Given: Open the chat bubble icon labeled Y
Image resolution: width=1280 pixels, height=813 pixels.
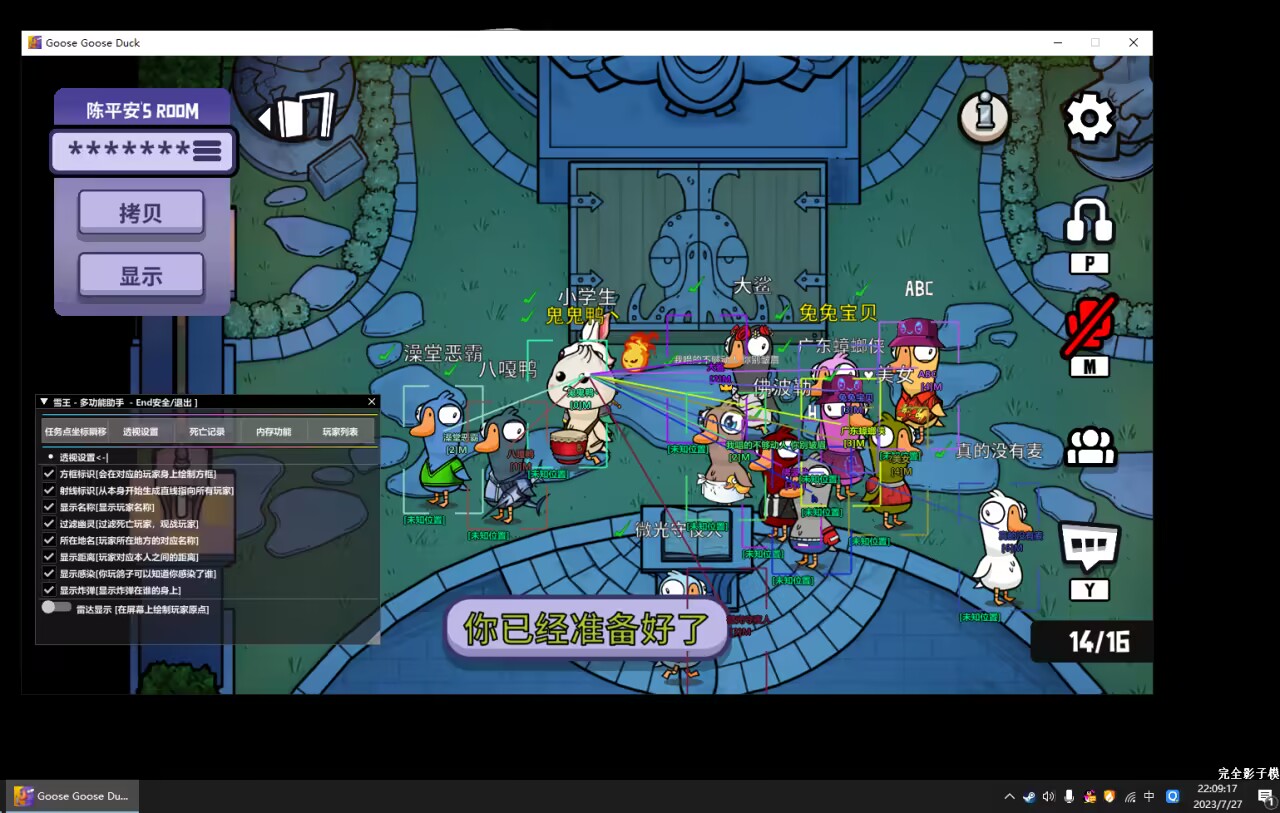Looking at the screenshot, I should pyautogui.click(x=1088, y=545).
